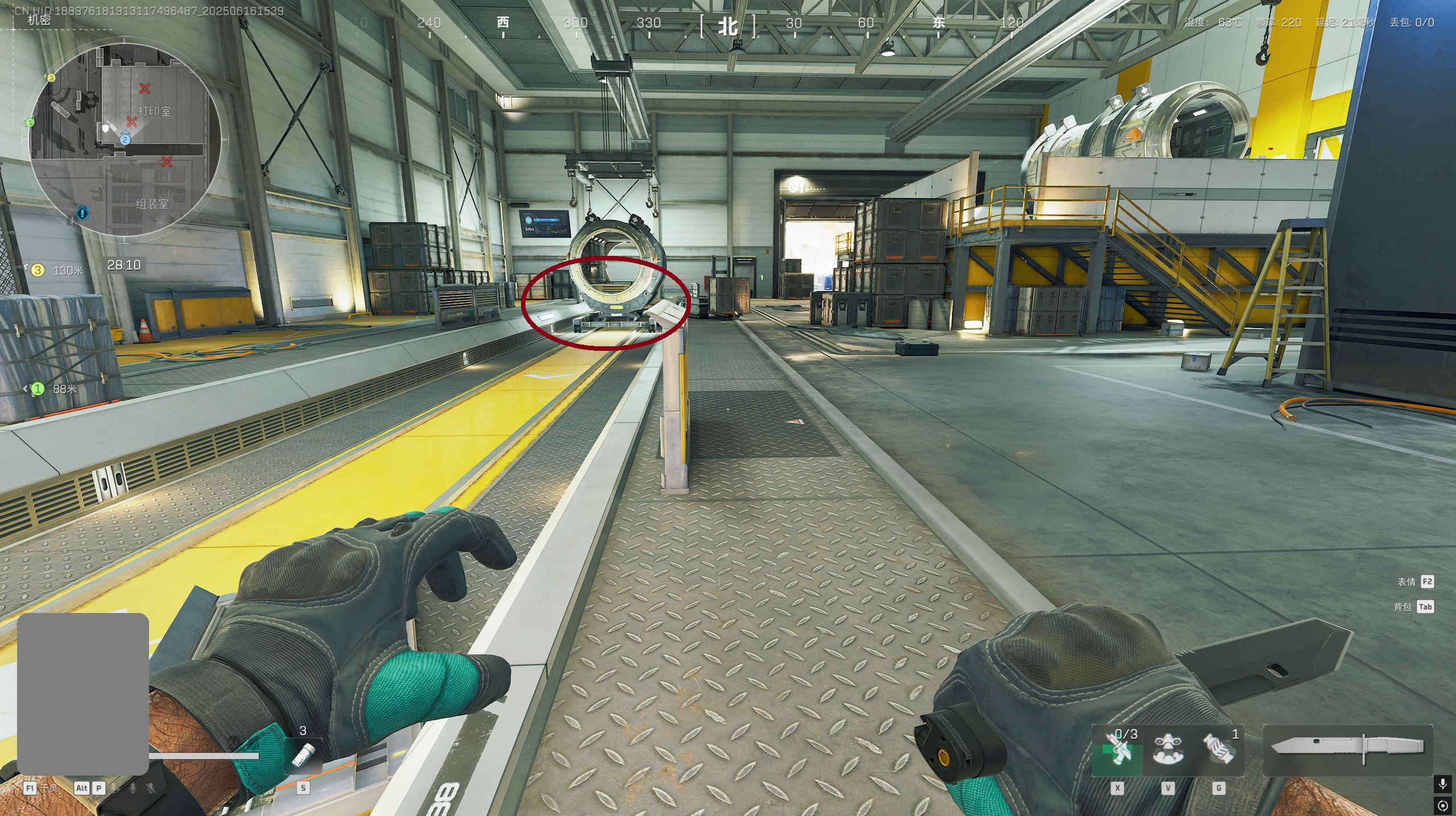Select the smoke grenade gadget icon
Viewport: 1456px width, 816px height.
1218,751
